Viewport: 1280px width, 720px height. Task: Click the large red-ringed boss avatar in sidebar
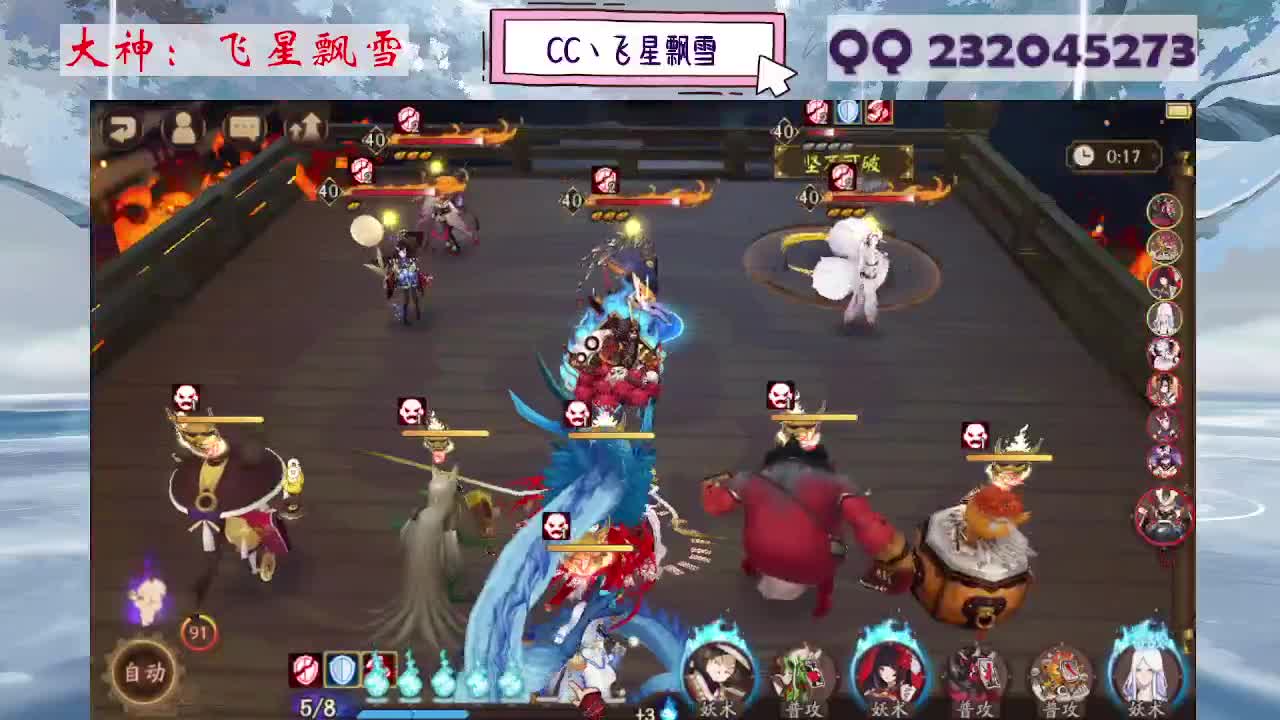1163,514
